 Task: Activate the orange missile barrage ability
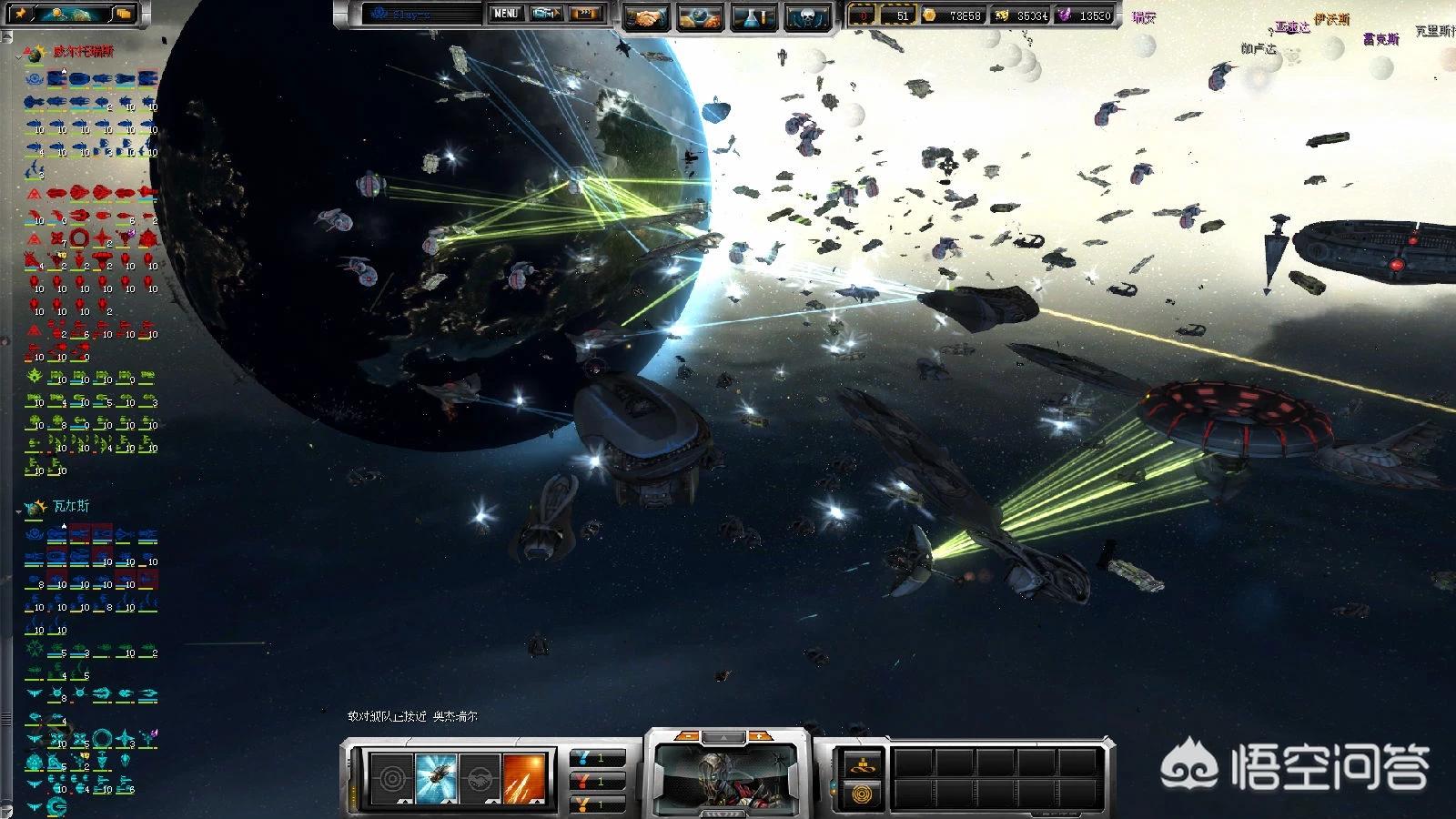[524, 779]
